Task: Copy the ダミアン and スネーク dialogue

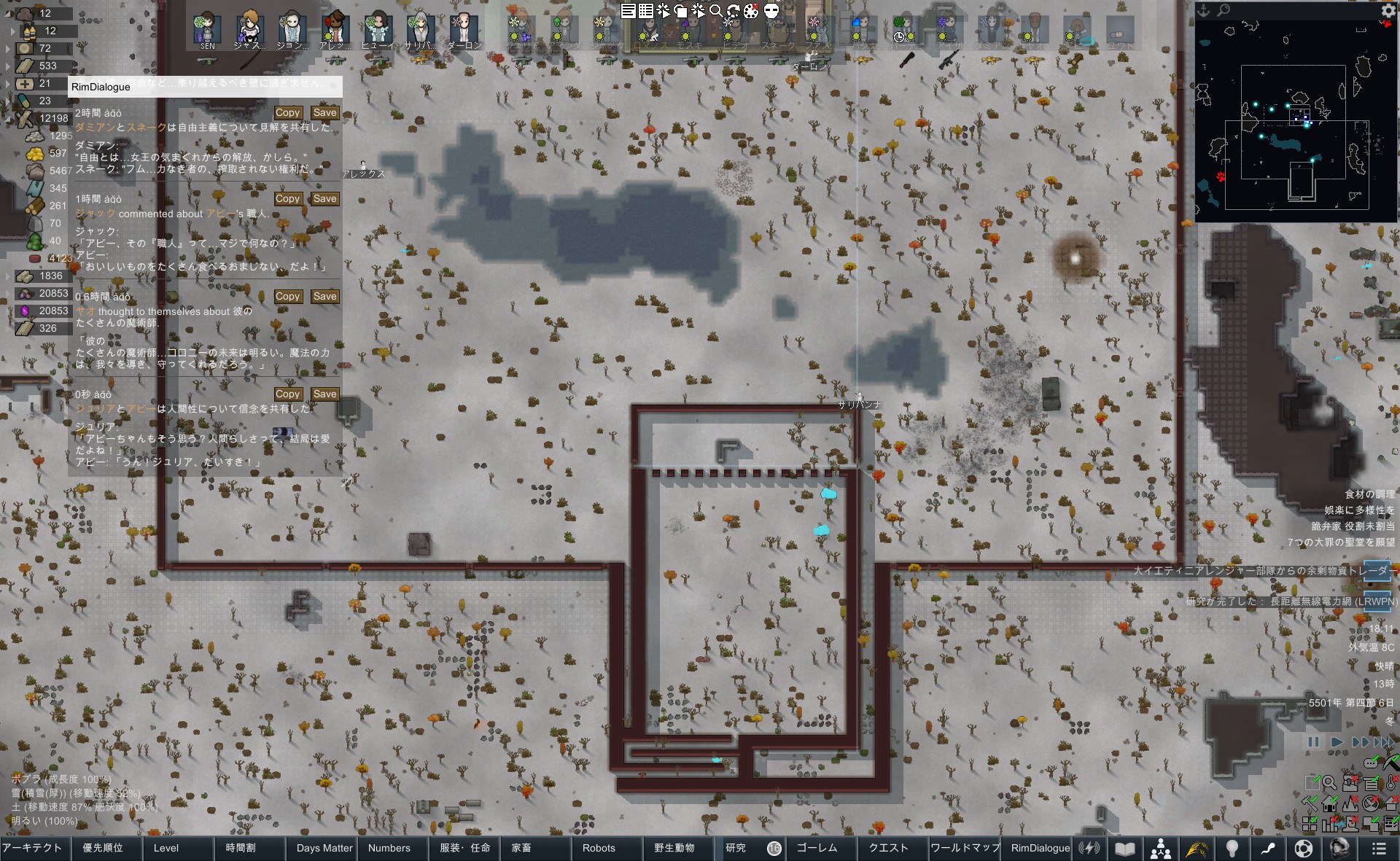Action: [x=287, y=113]
